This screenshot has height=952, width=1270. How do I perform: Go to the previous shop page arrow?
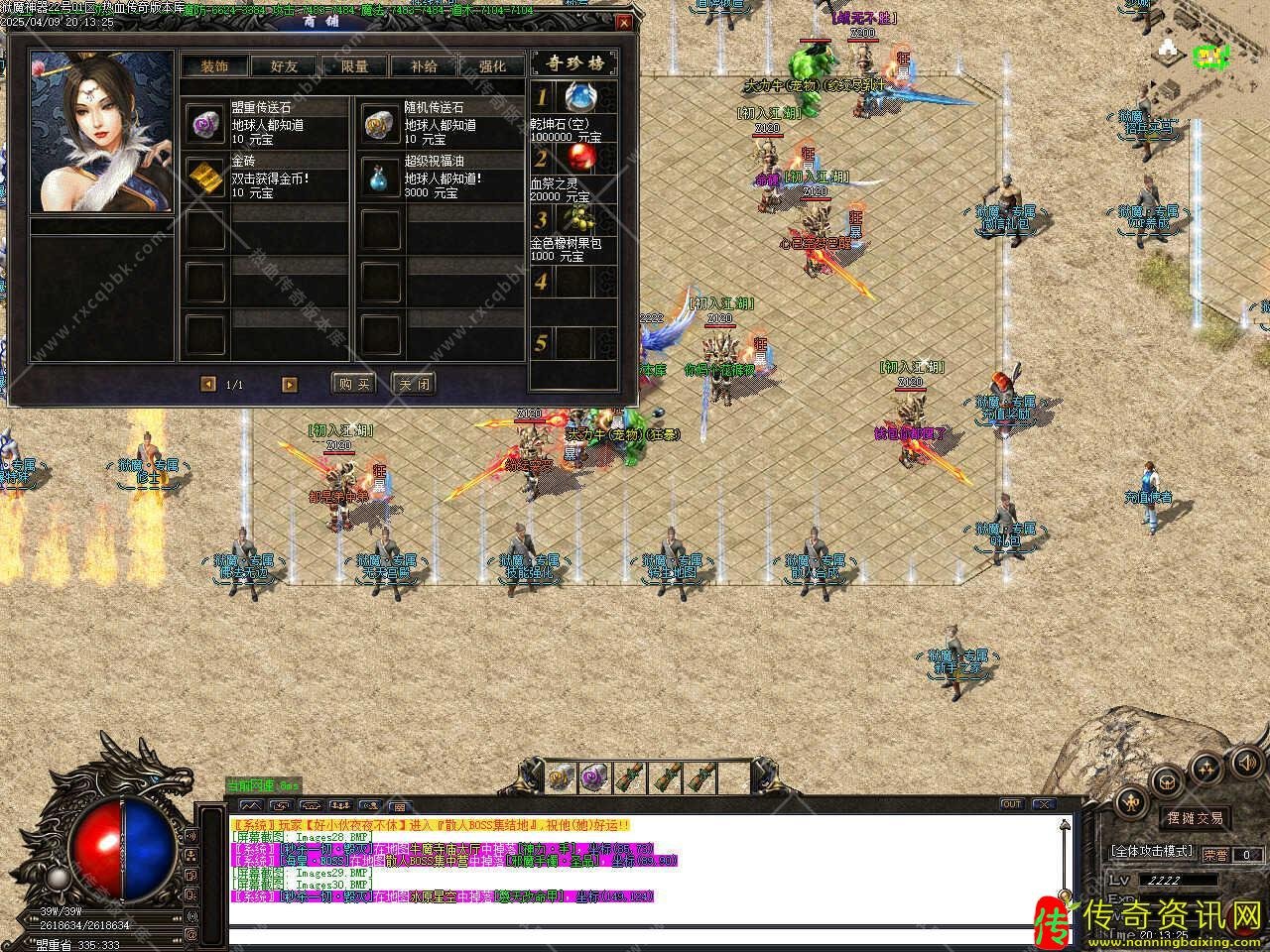click(x=207, y=384)
